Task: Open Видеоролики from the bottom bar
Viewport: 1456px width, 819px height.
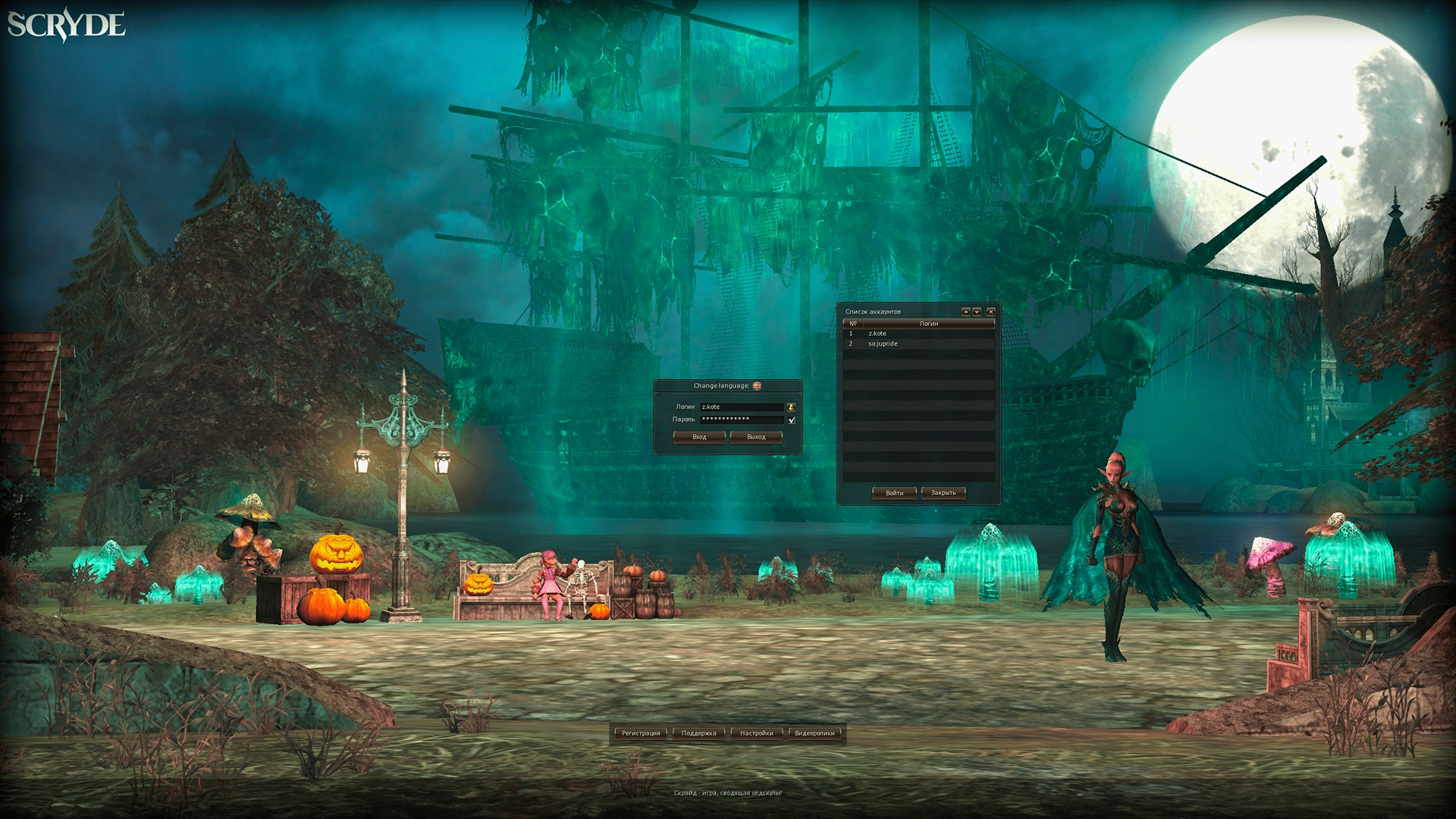Action: (x=815, y=733)
